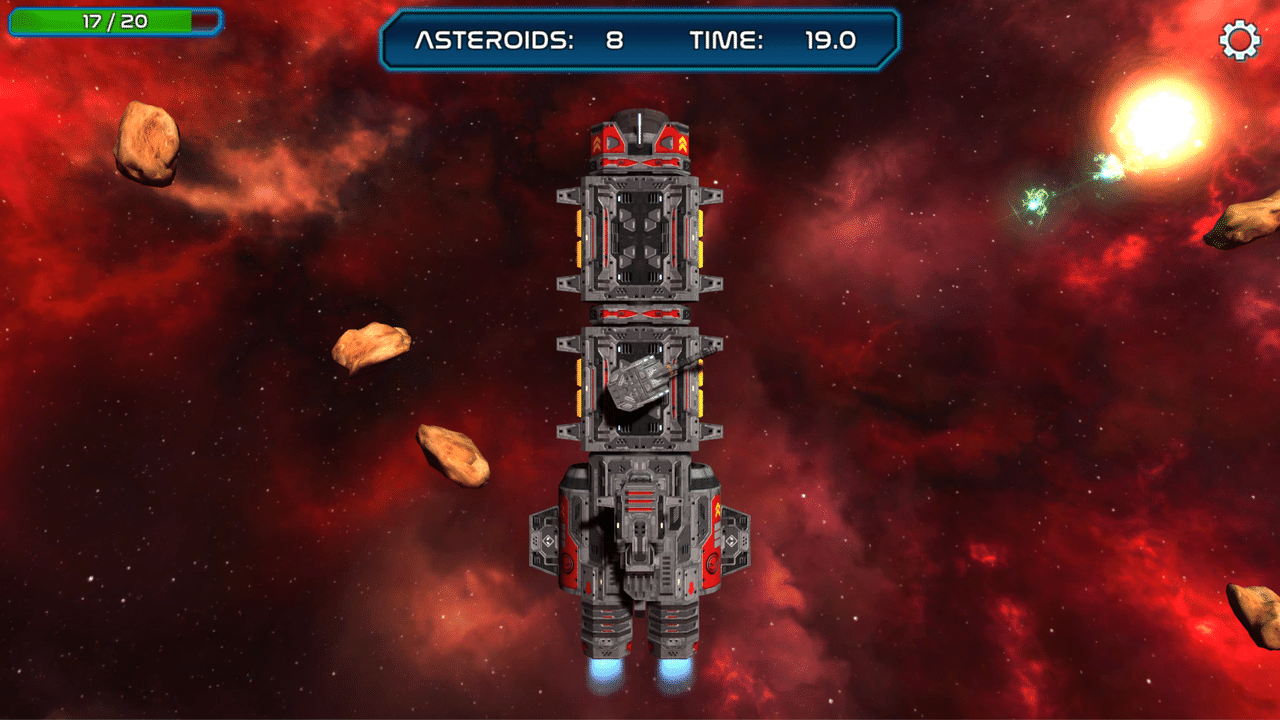1280x720 pixels.
Task: Open the settings gear icon
Action: point(1239,40)
